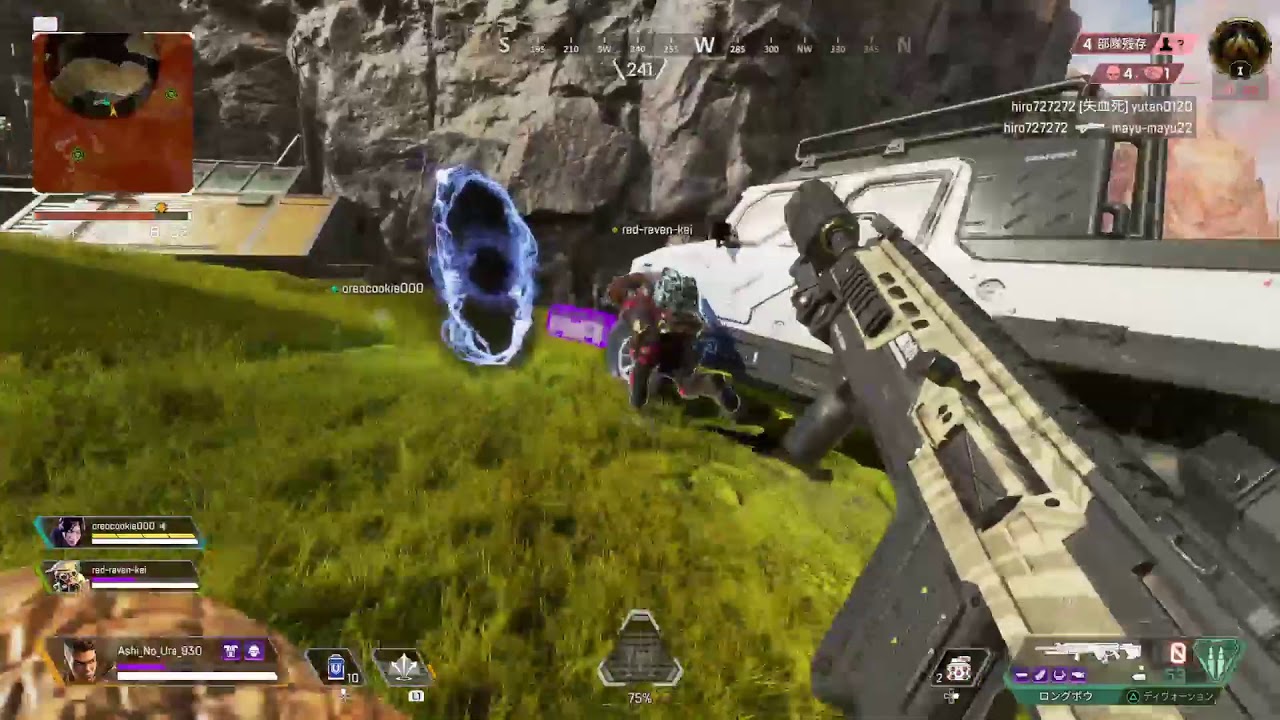Click the squad survival player icon
The height and width of the screenshot is (720, 1280).
click(x=1167, y=44)
